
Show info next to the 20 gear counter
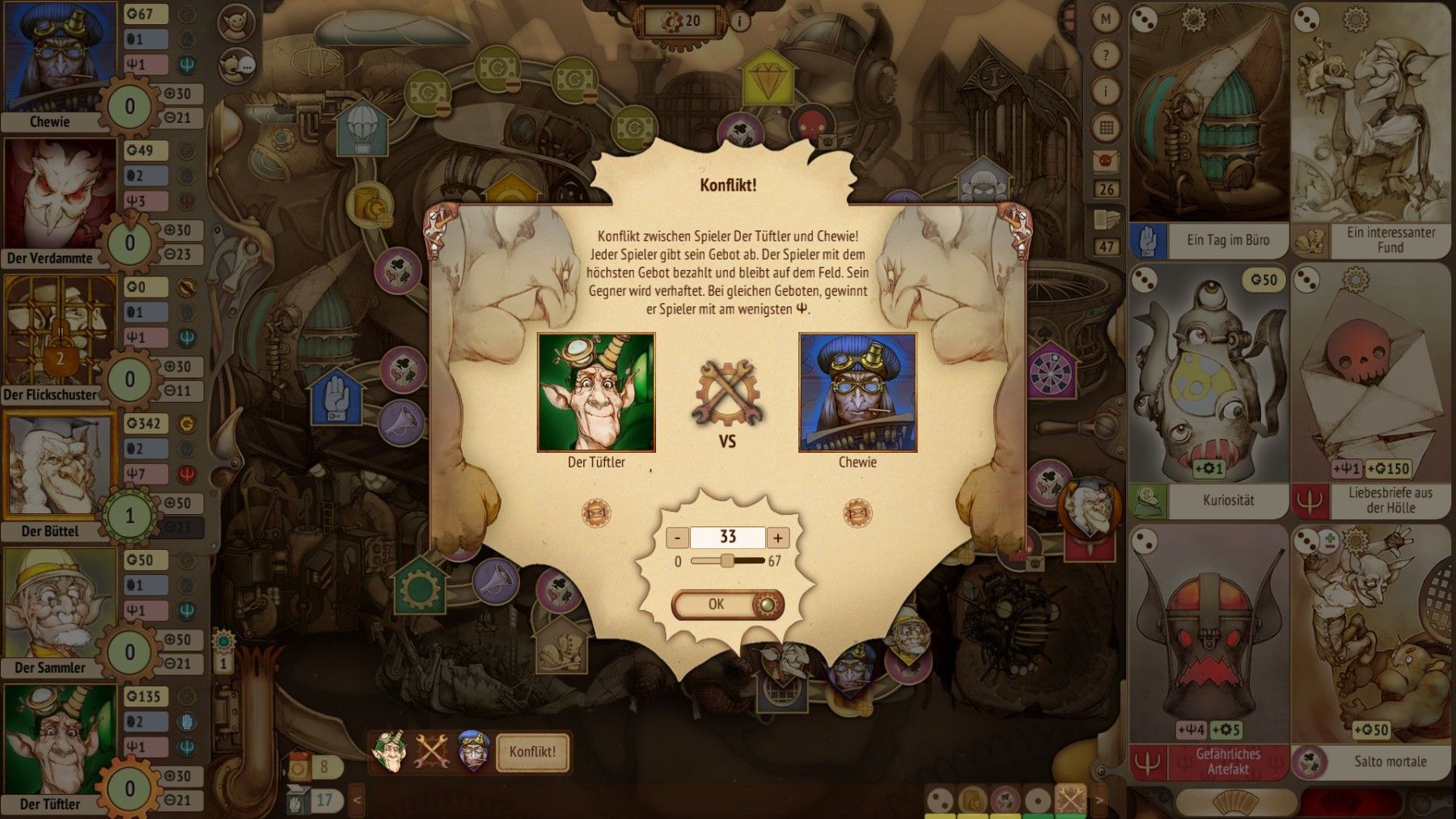tap(739, 21)
